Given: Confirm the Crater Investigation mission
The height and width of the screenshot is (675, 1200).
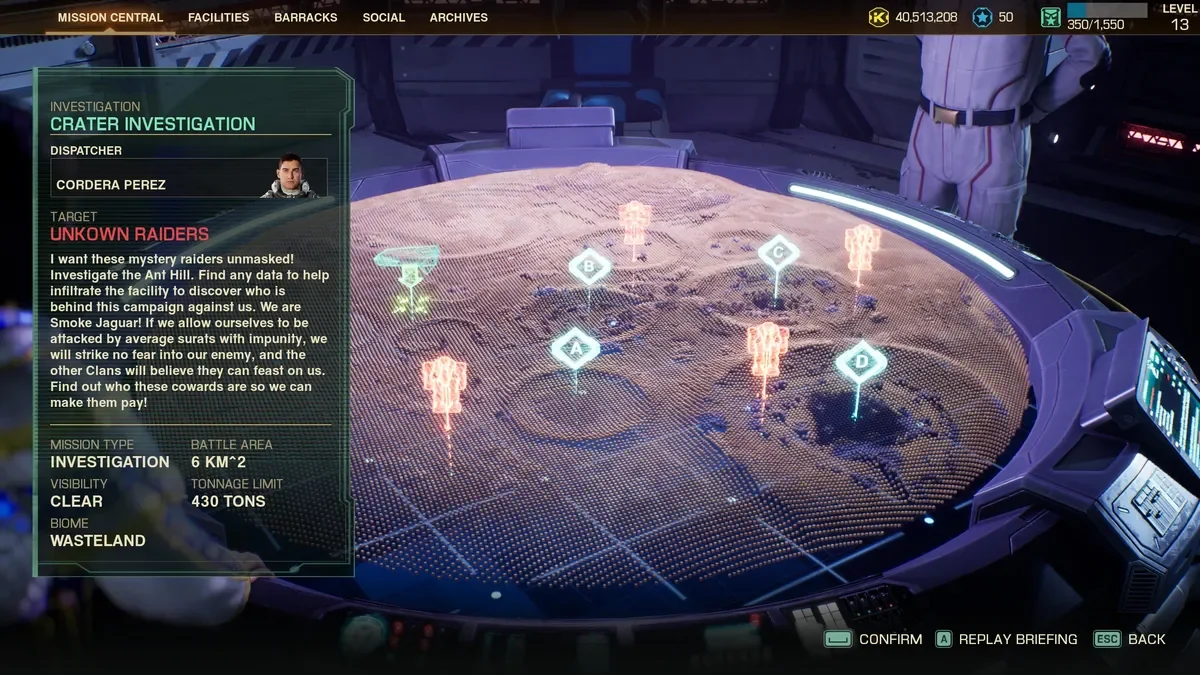Looking at the screenshot, I should tap(873, 639).
